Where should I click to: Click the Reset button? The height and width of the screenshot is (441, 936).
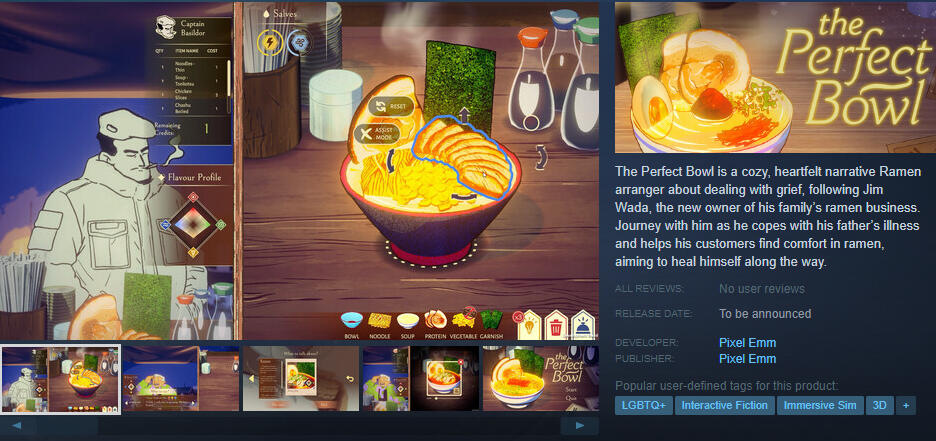click(x=390, y=106)
